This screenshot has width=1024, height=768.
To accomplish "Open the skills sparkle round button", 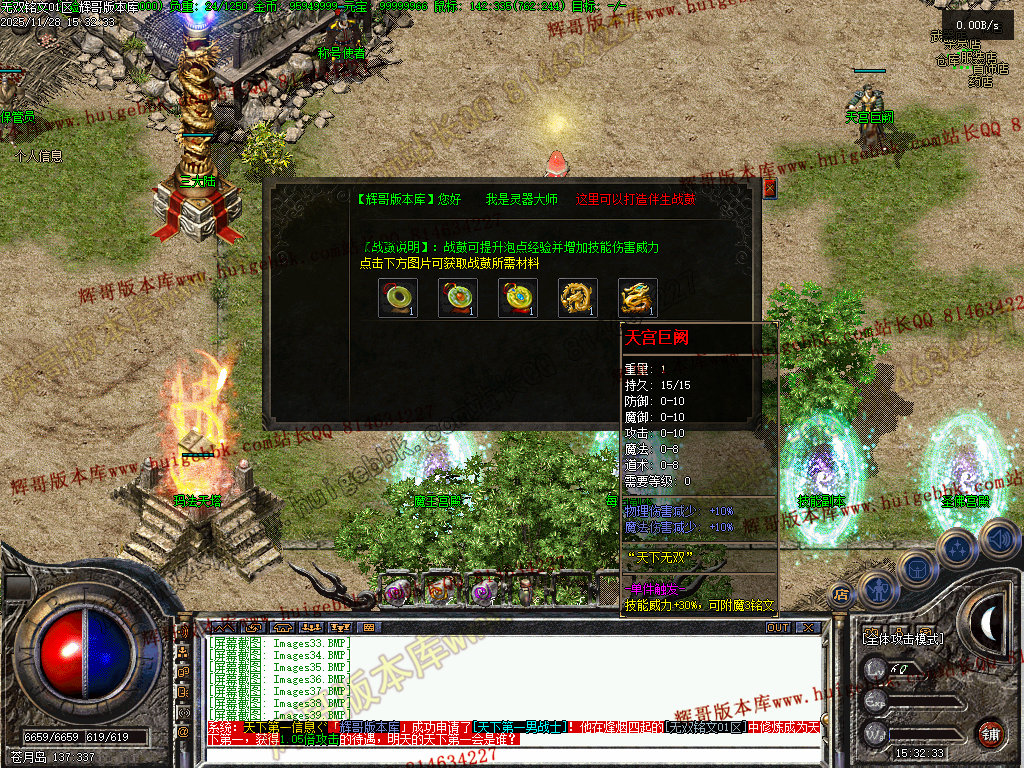I will coord(957,548).
